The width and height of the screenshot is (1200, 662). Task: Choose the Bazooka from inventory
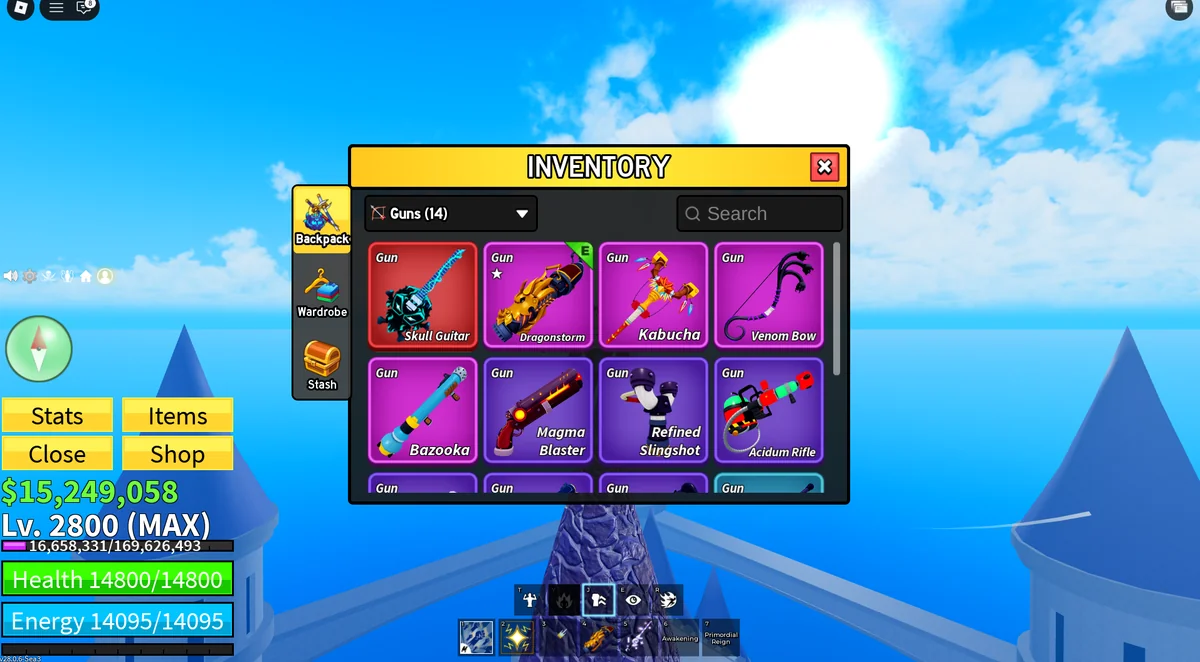coord(423,410)
